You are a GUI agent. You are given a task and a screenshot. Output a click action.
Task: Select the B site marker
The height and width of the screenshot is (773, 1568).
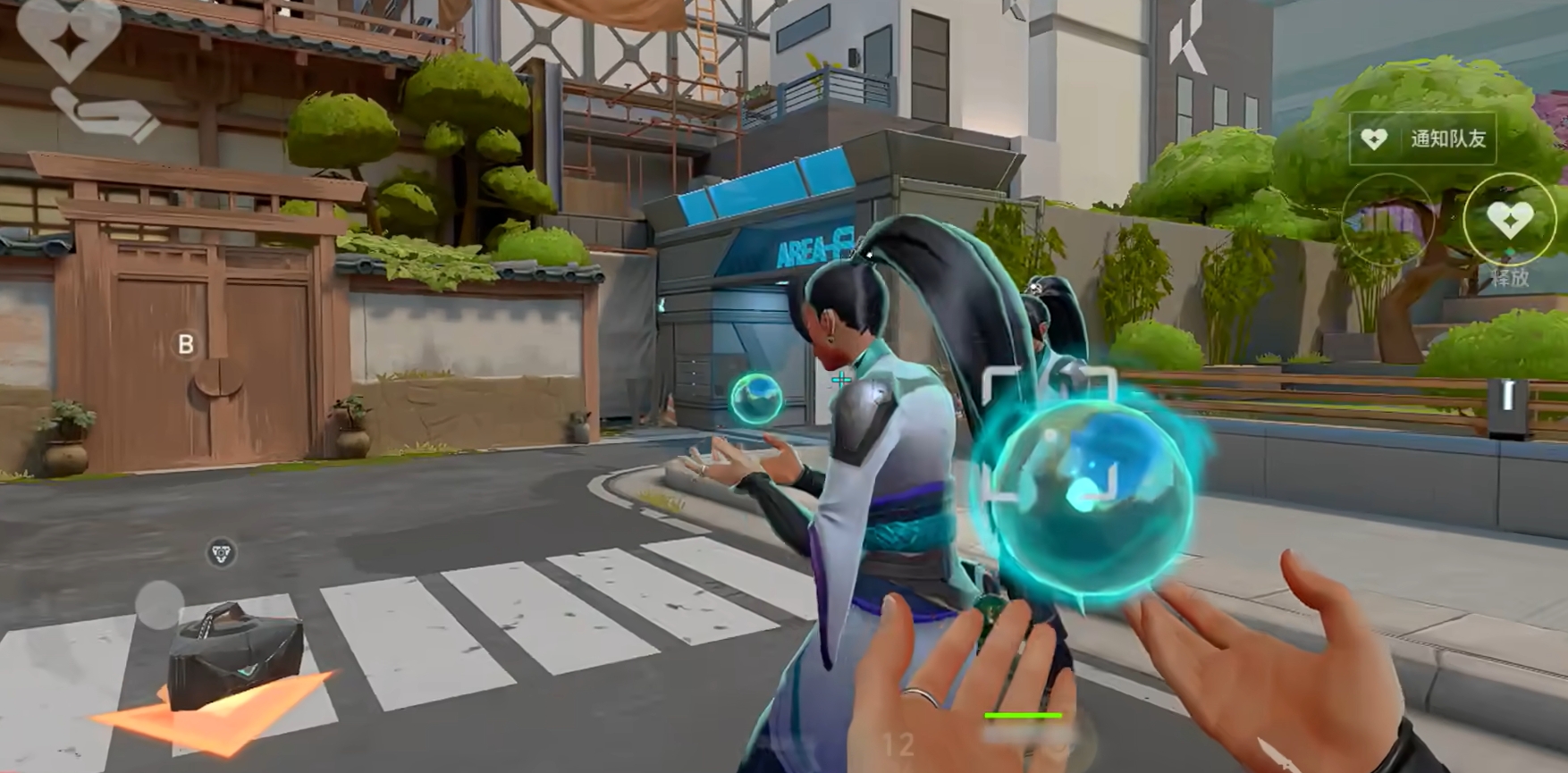[186, 344]
